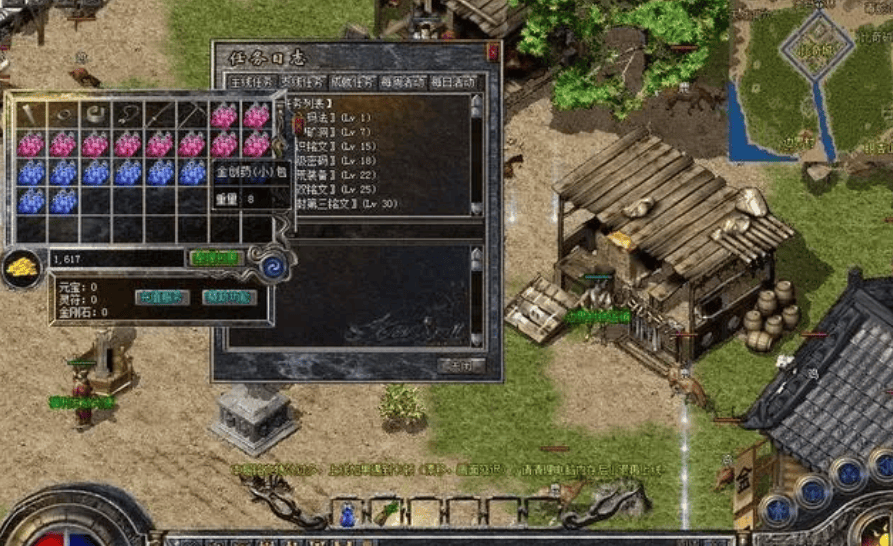The height and width of the screenshot is (546, 893).
Task: Use the green item in the hotbar
Action: point(387,514)
